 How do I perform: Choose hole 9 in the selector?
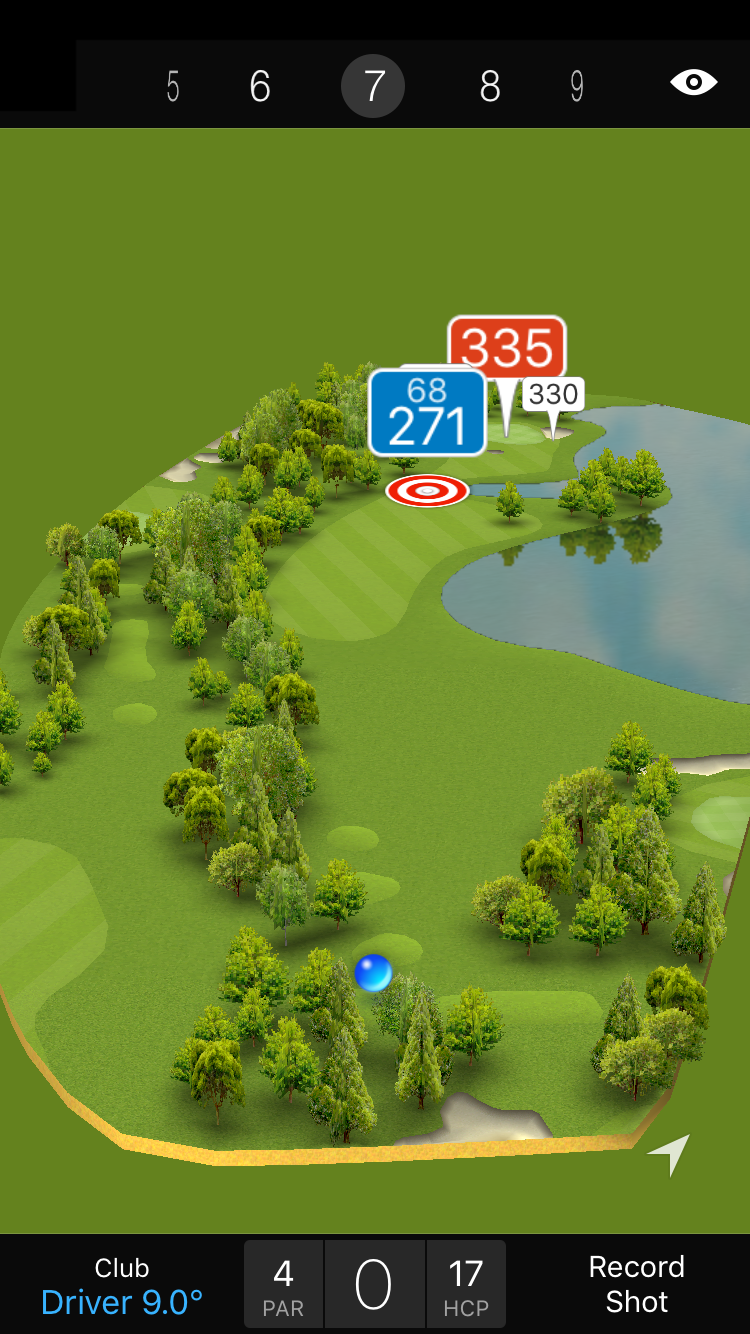(x=577, y=87)
